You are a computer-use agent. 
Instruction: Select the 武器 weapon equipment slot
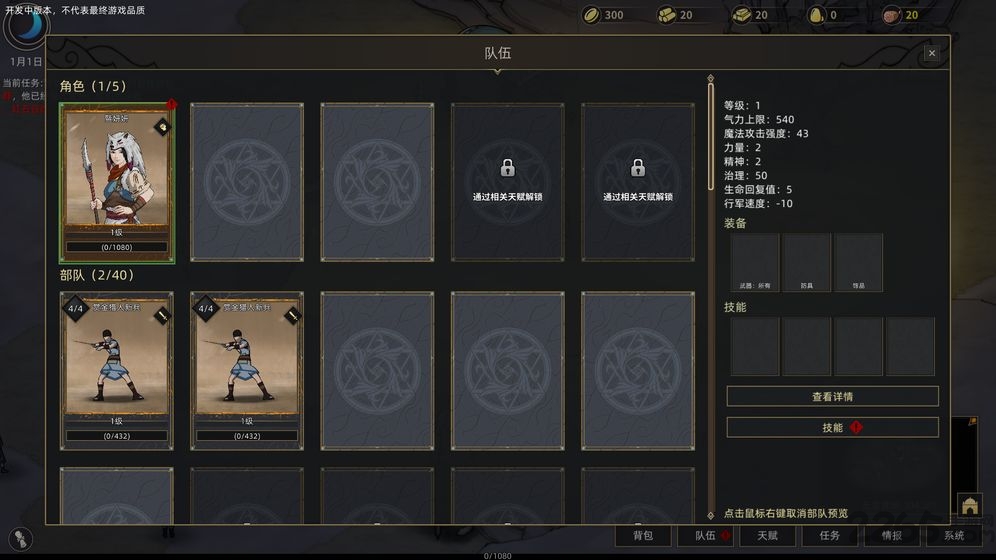[755, 262]
